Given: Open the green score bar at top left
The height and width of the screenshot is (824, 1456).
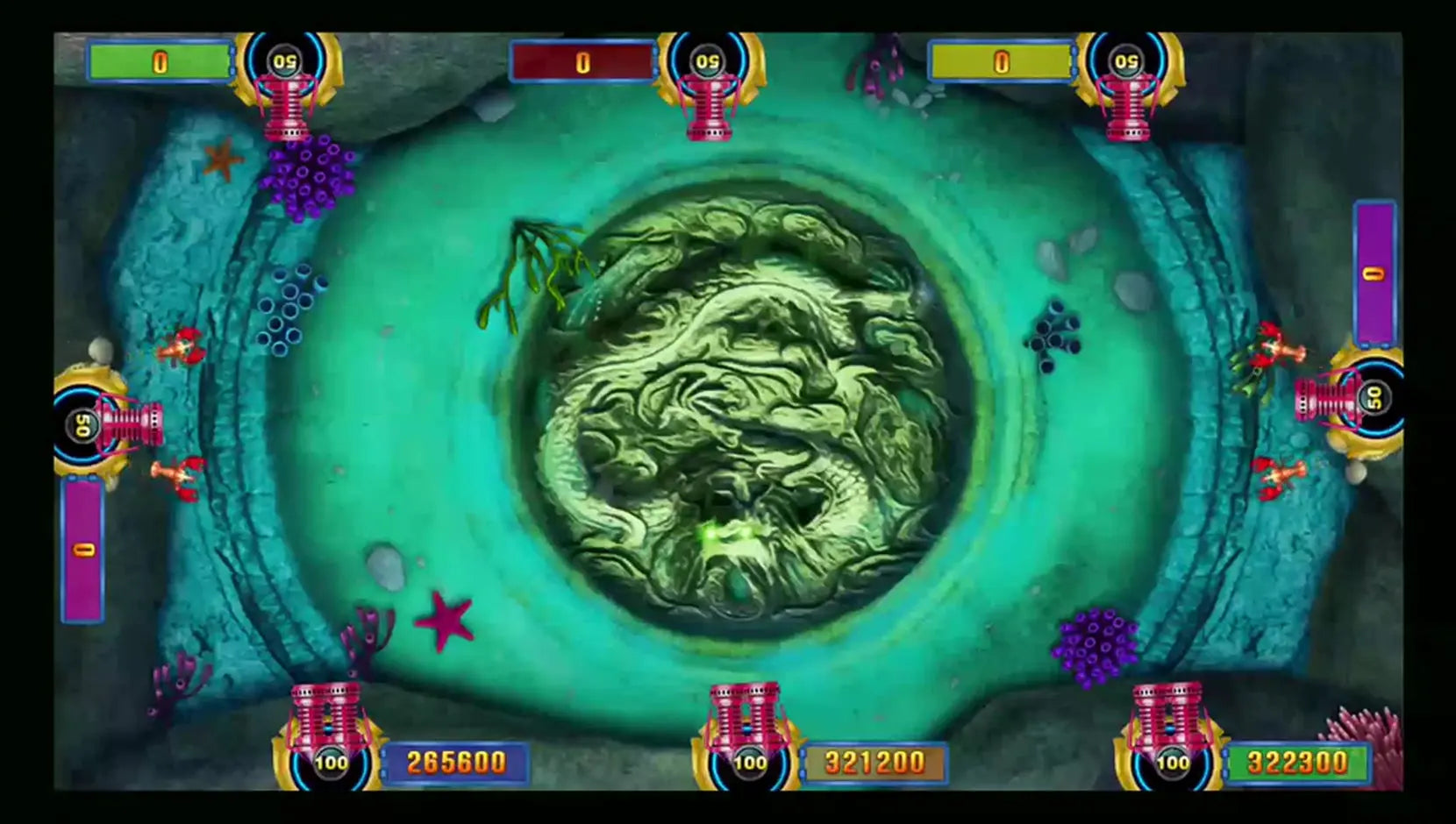Looking at the screenshot, I should 158,61.
